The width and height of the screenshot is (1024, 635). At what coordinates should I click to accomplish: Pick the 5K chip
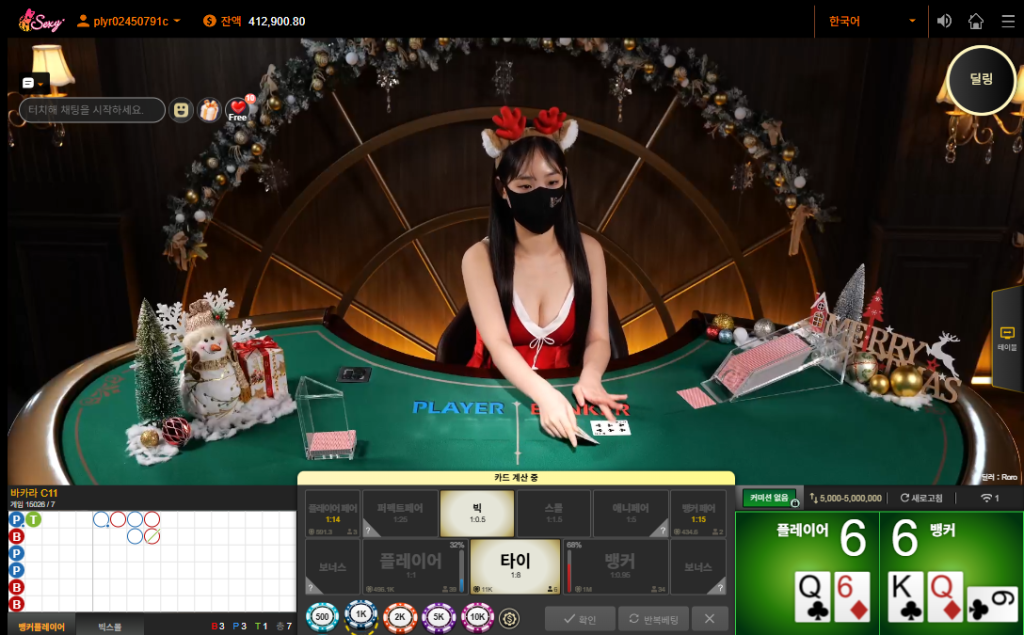tap(439, 618)
